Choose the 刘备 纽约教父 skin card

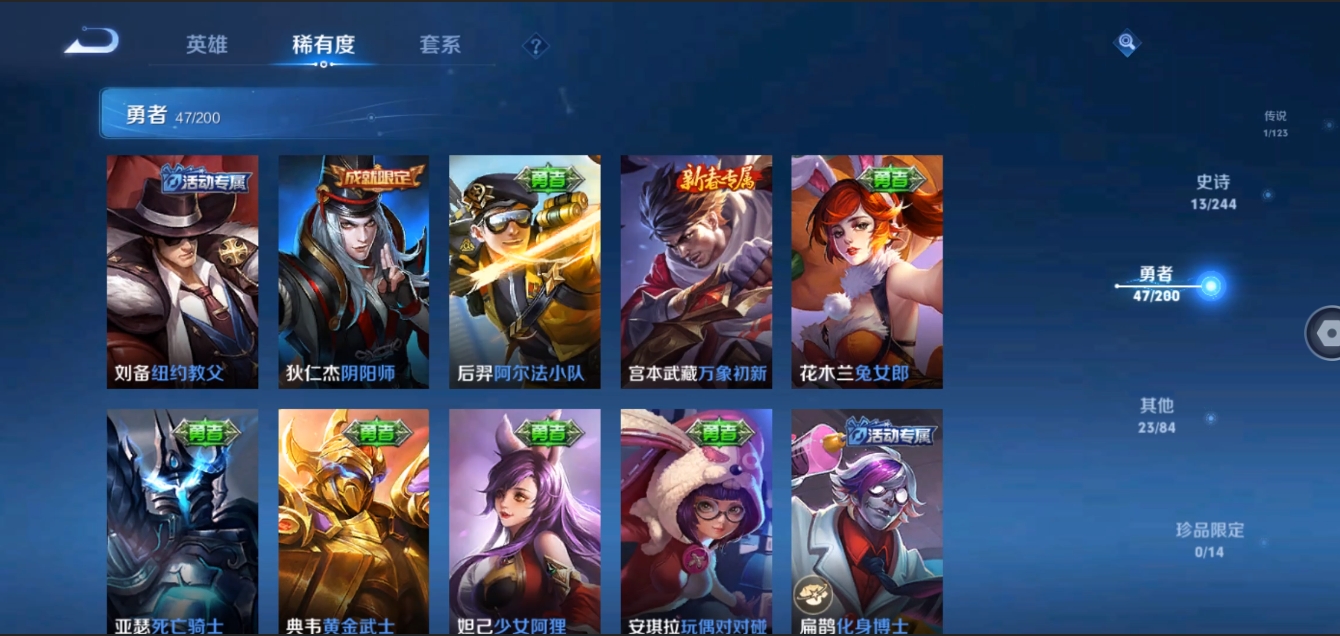[x=182, y=271]
